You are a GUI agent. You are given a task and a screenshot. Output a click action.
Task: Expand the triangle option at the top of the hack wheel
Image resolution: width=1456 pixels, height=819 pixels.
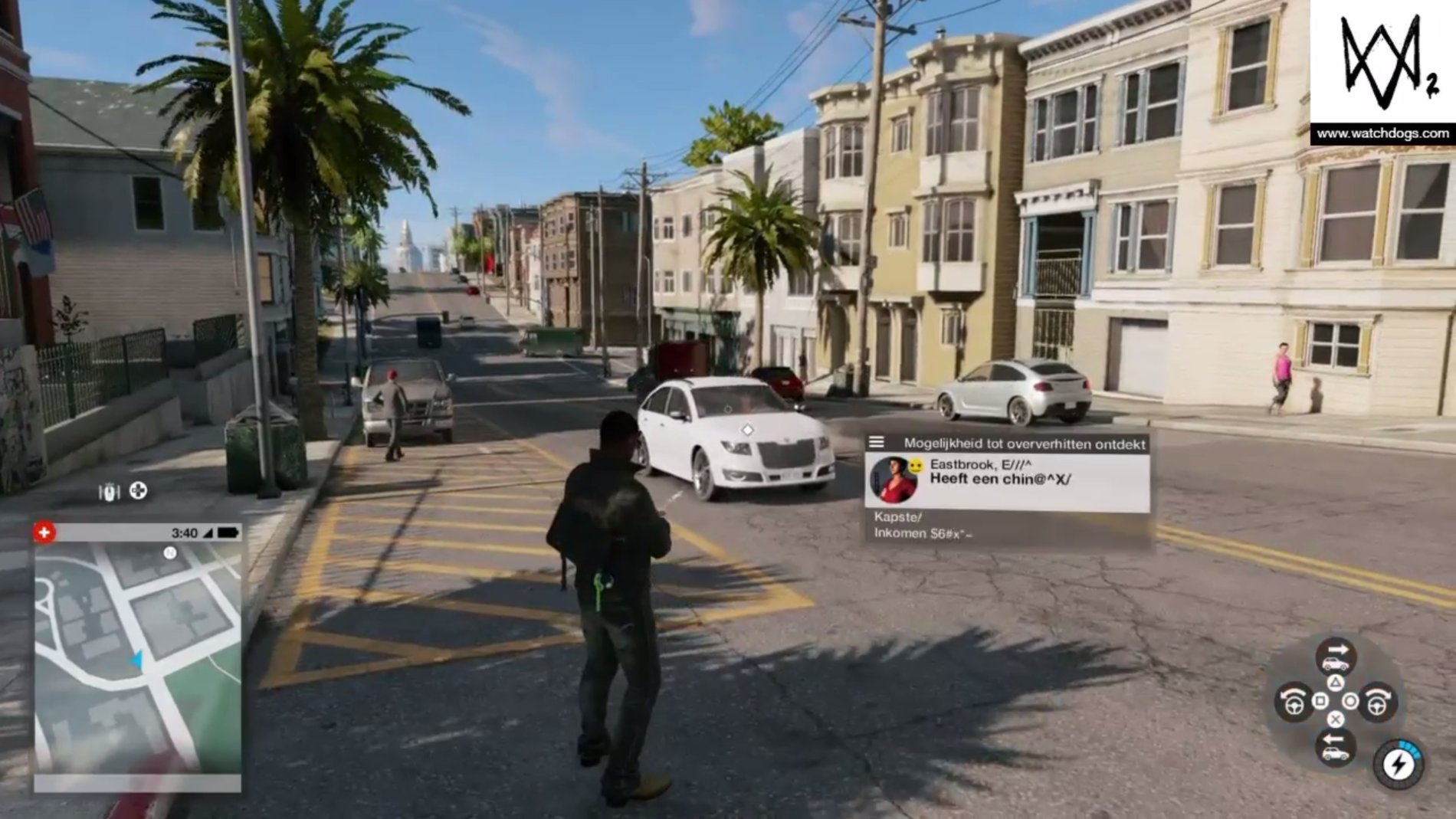pyautogui.click(x=1336, y=683)
